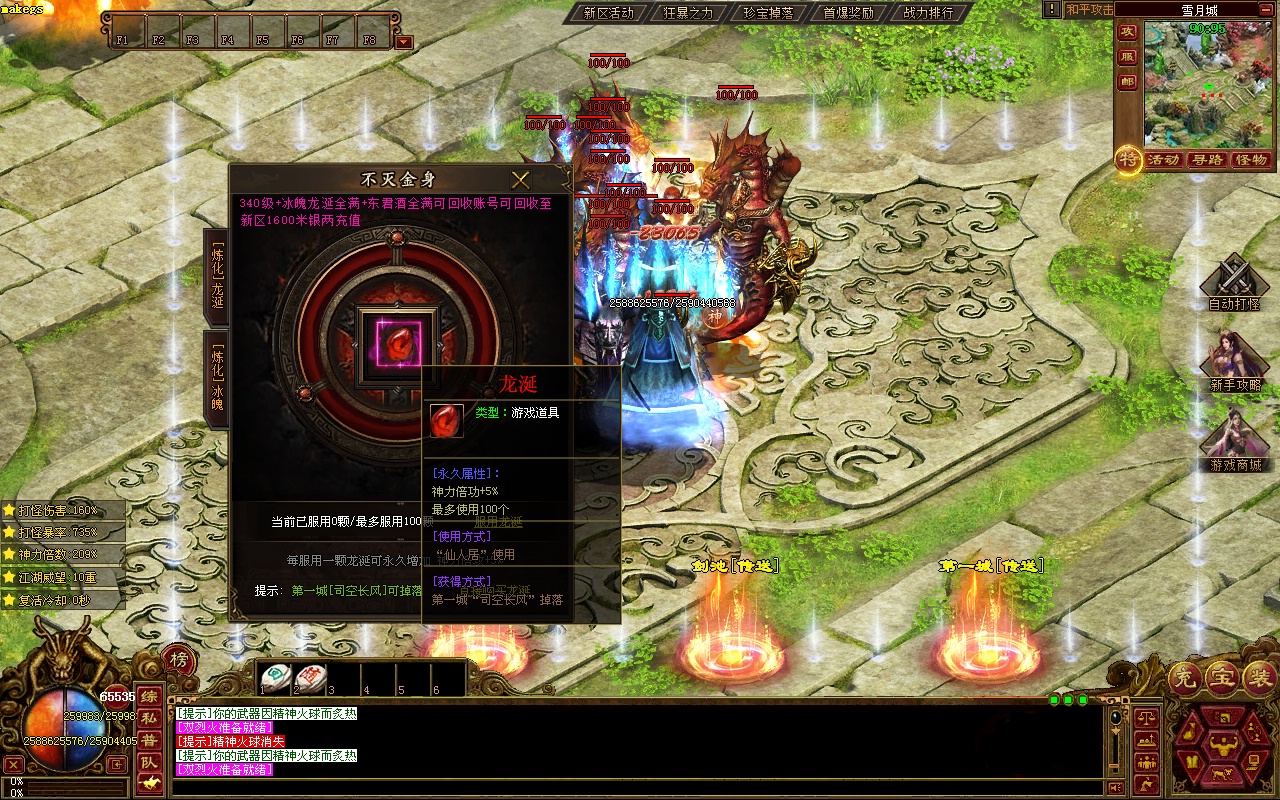Open the 战力排行 ranking menu
The height and width of the screenshot is (800, 1280).
(928, 13)
